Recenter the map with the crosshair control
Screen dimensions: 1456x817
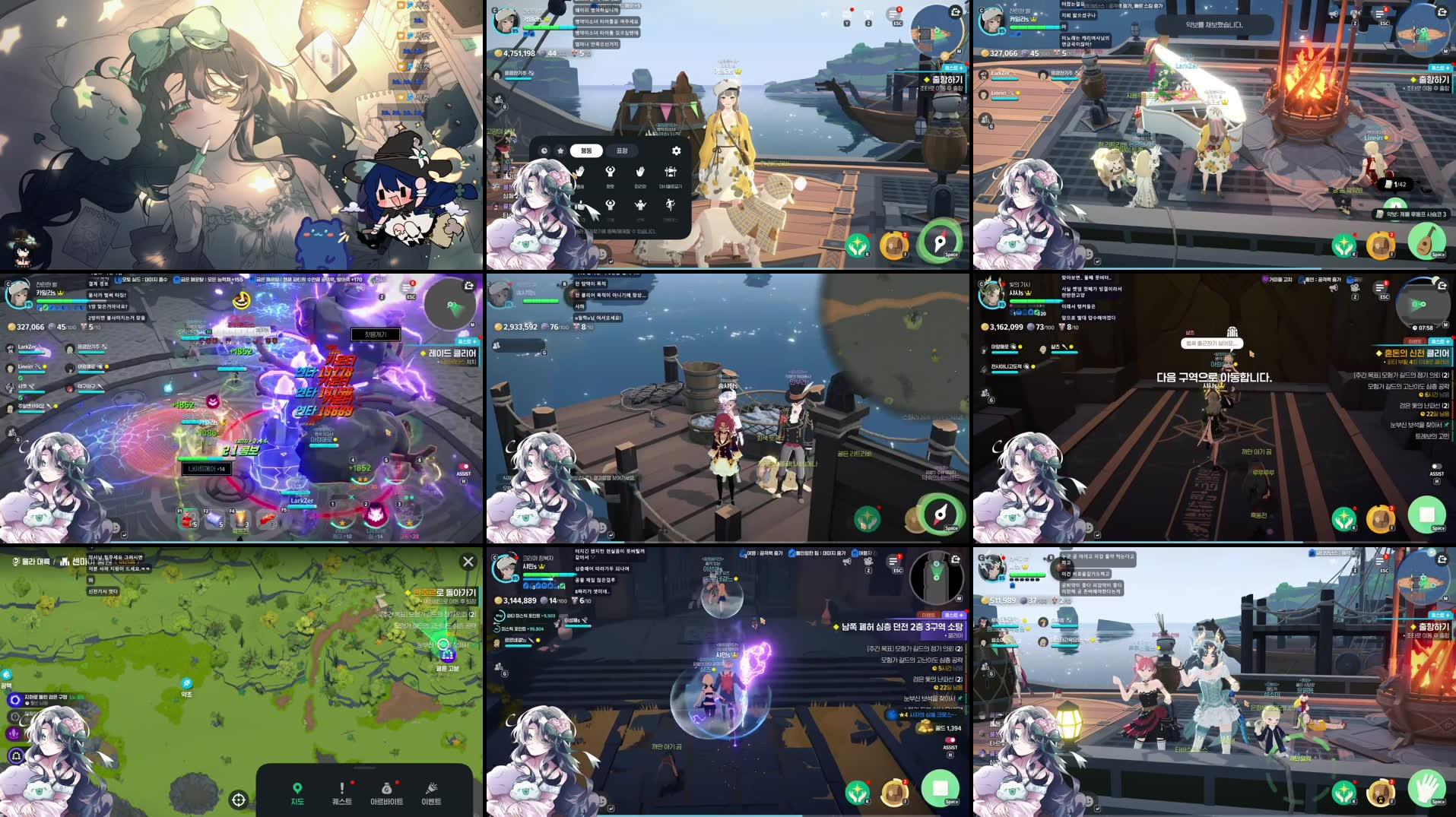(x=239, y=799)
